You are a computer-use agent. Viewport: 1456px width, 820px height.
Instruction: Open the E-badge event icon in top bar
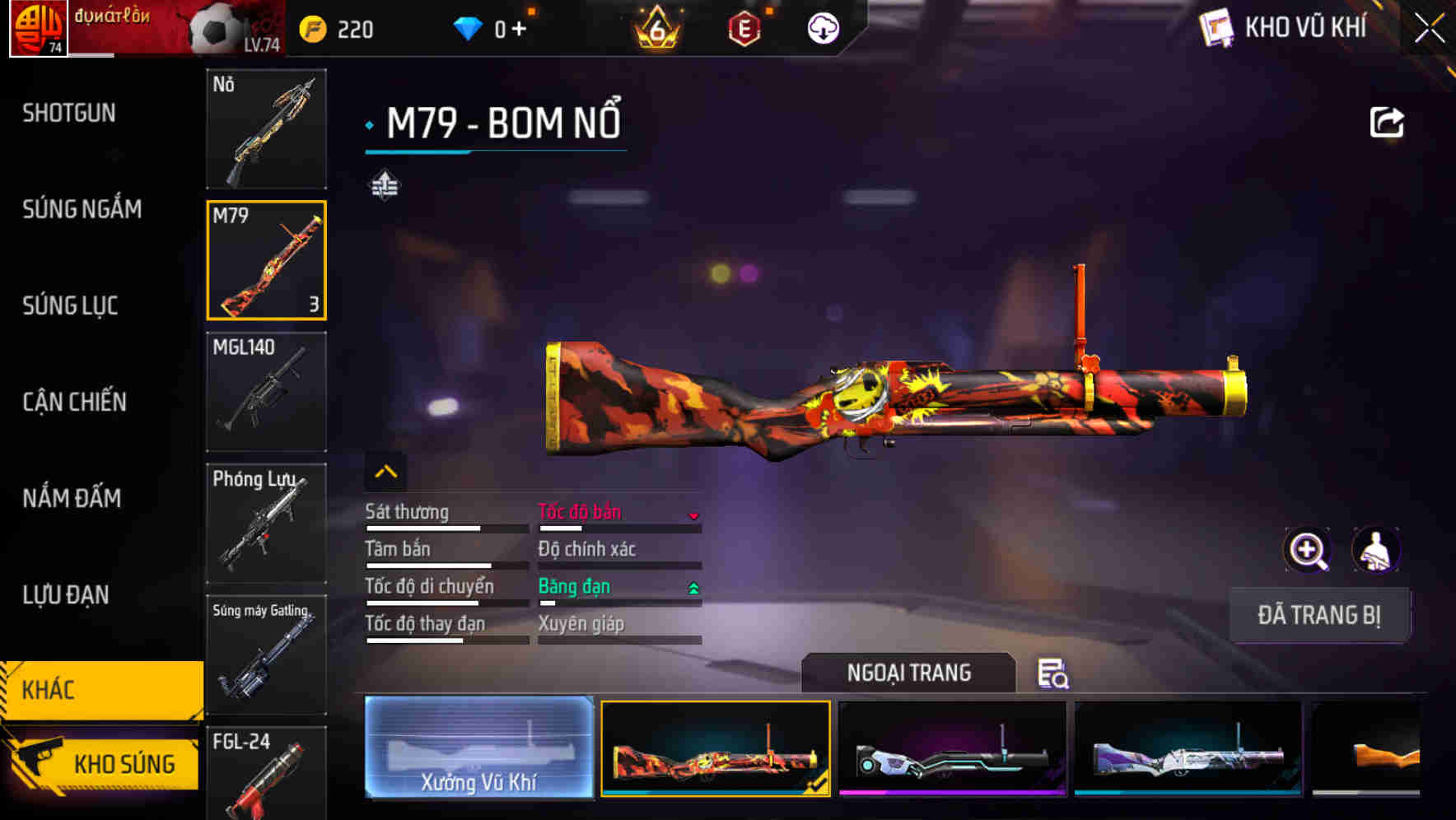745,27
